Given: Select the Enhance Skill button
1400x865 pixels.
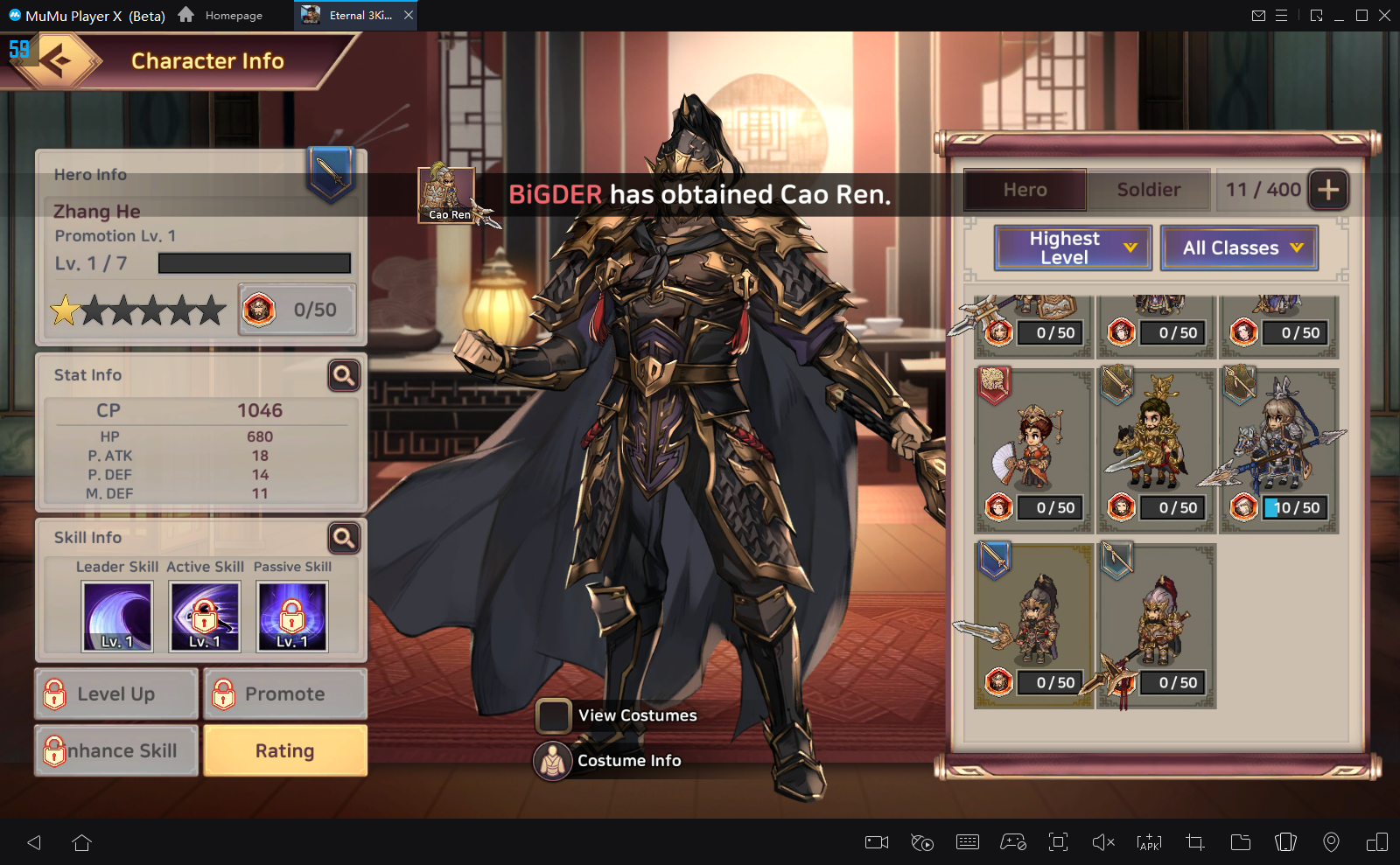Looking at the screenshot, I should click(116, 750).
